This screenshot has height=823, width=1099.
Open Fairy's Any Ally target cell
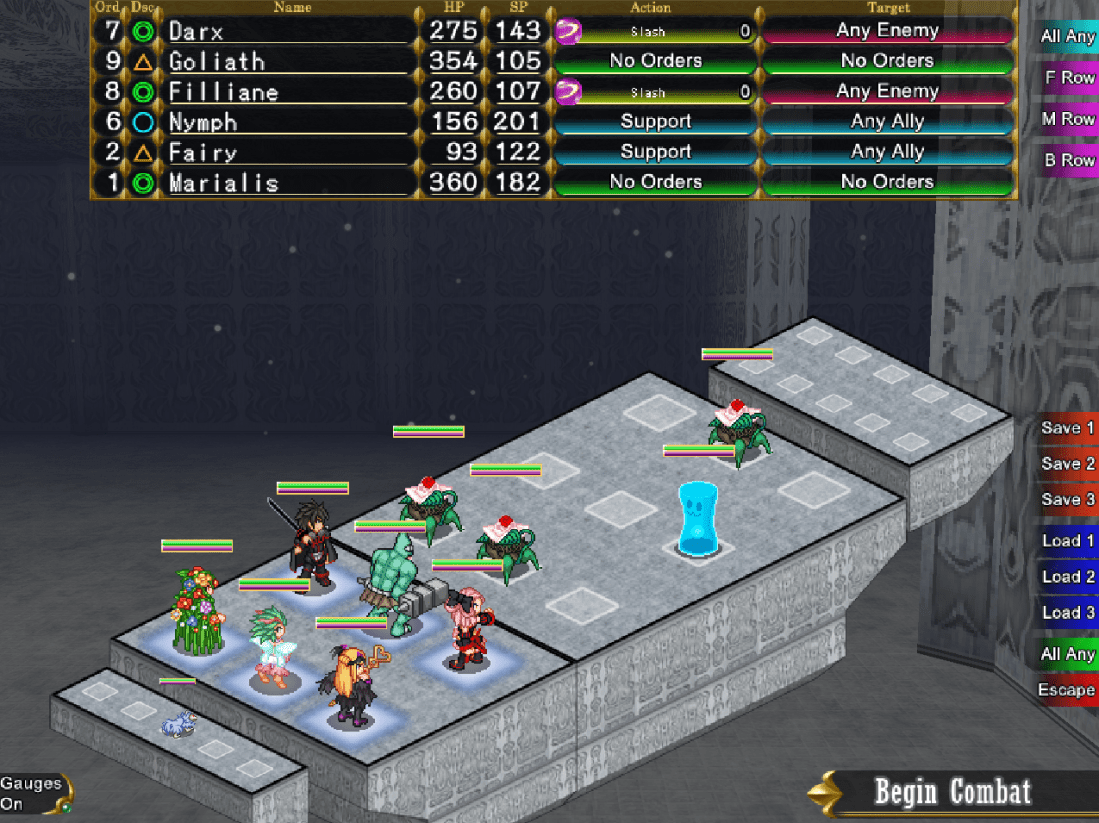point(887,152)
